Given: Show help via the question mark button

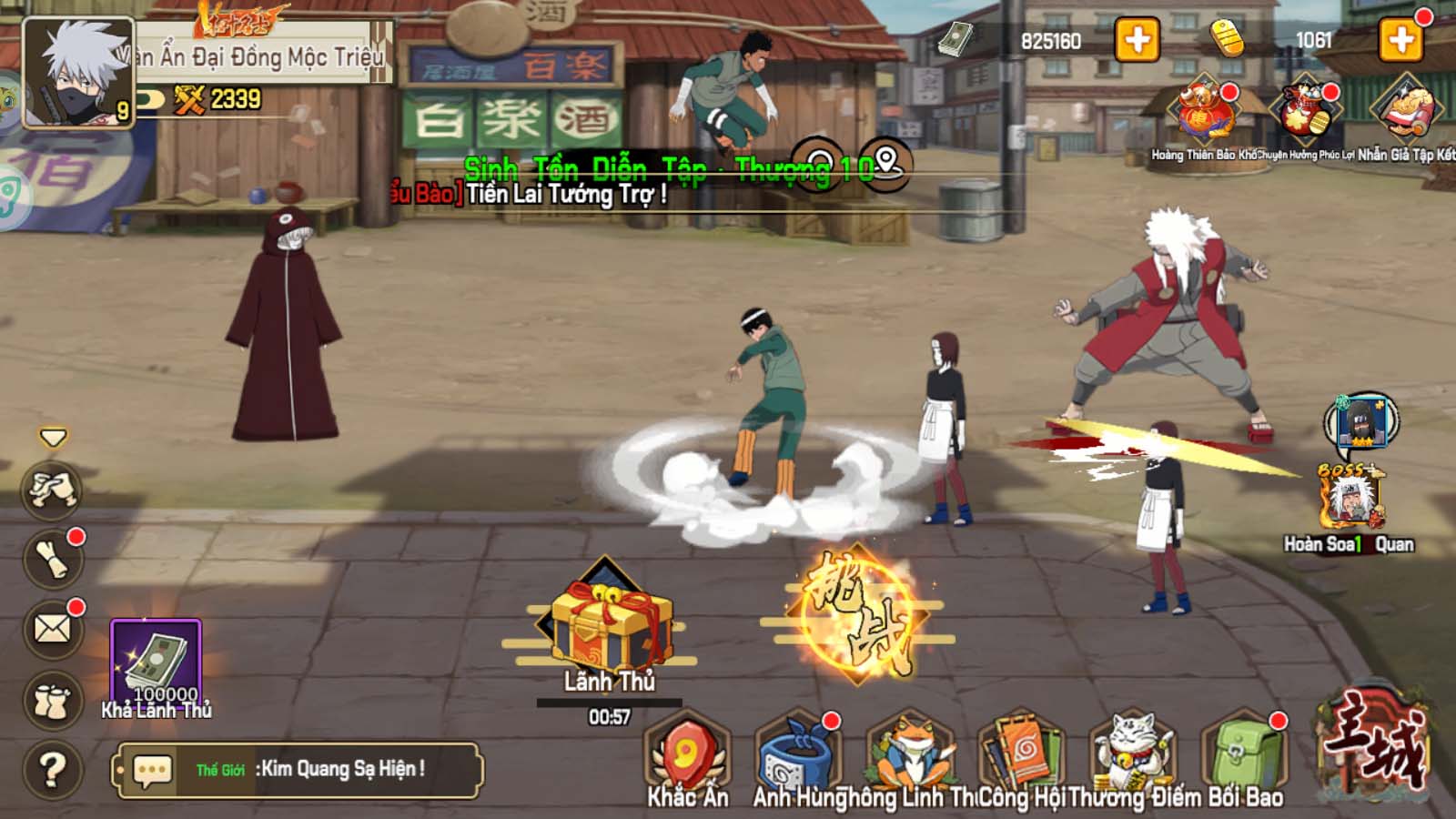Looking at the screenshot, I should pyautogui.click(x=53, y=770).
